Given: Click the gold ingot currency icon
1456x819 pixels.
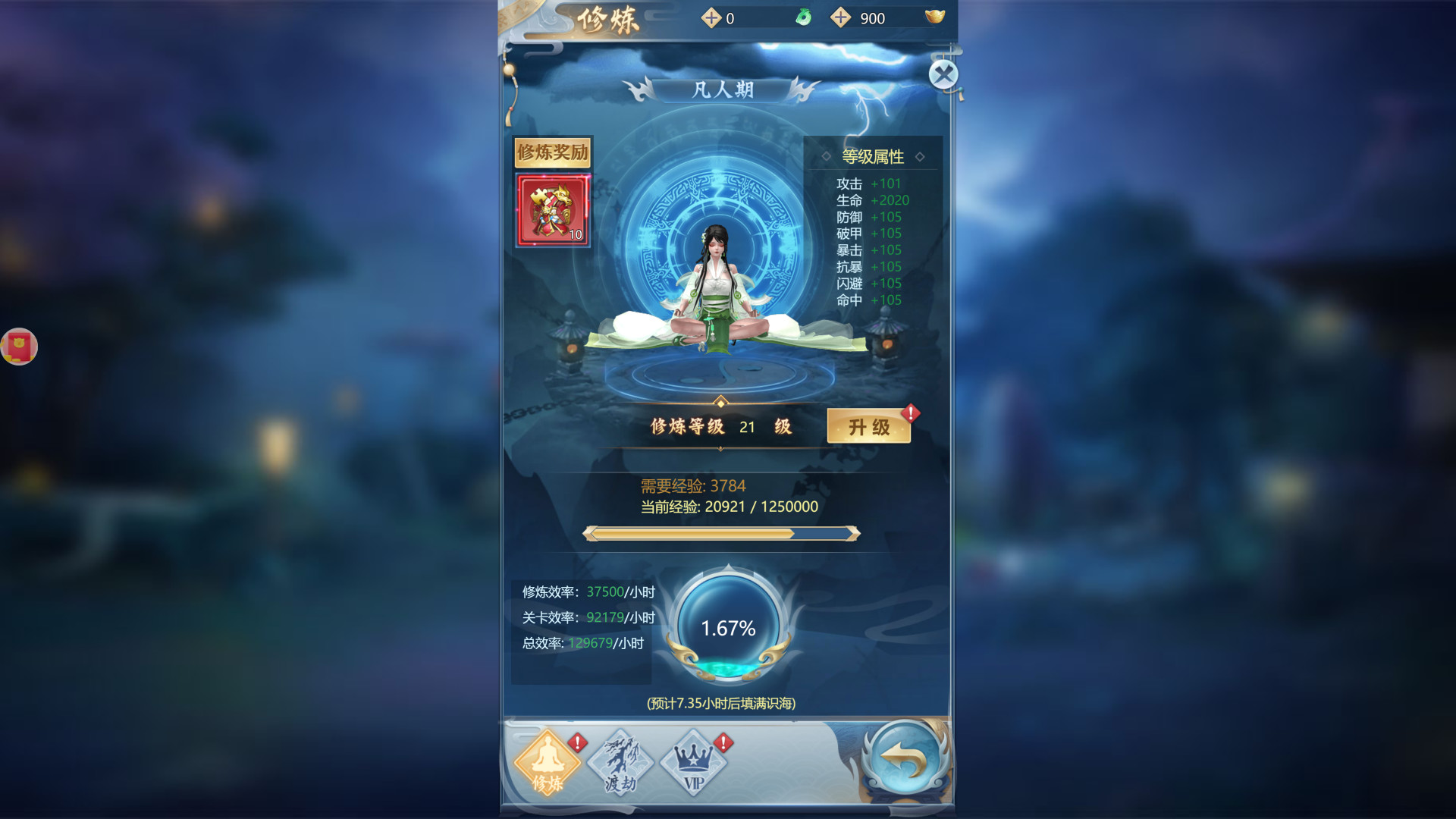Looking at the screenshot, I should 935,17.
